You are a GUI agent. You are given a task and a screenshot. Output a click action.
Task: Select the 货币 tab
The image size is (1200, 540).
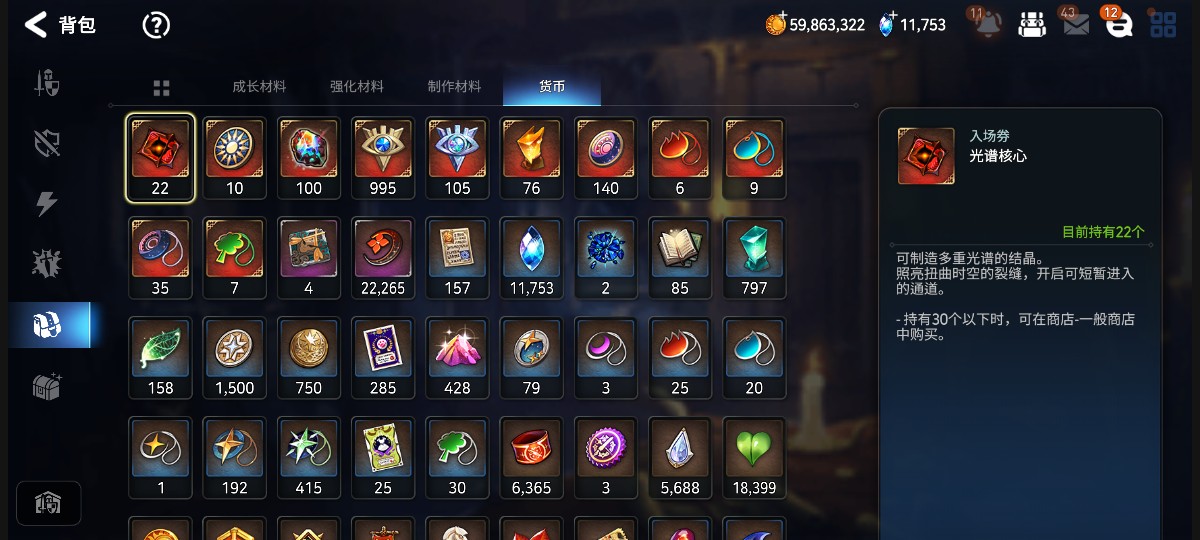click(x=552, y=87)
